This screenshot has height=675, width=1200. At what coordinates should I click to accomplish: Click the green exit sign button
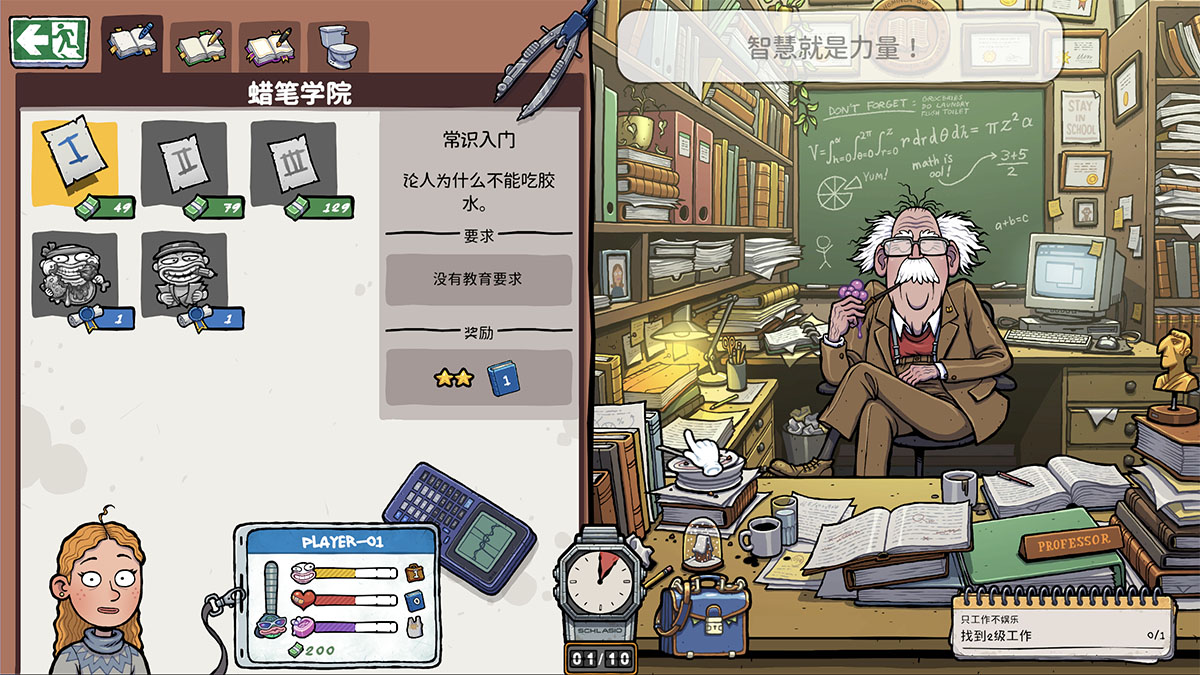pyautogui.click(x=49, y=41)
